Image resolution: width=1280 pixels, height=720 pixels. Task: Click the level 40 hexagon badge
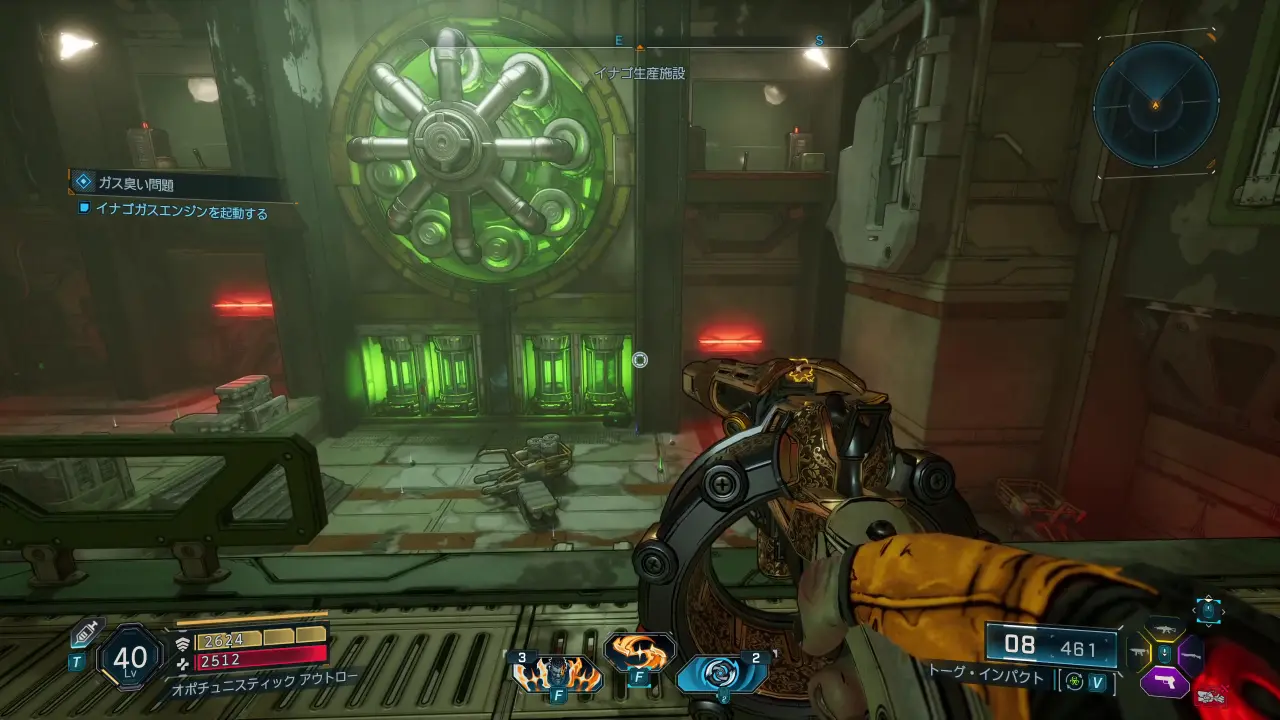130,658
